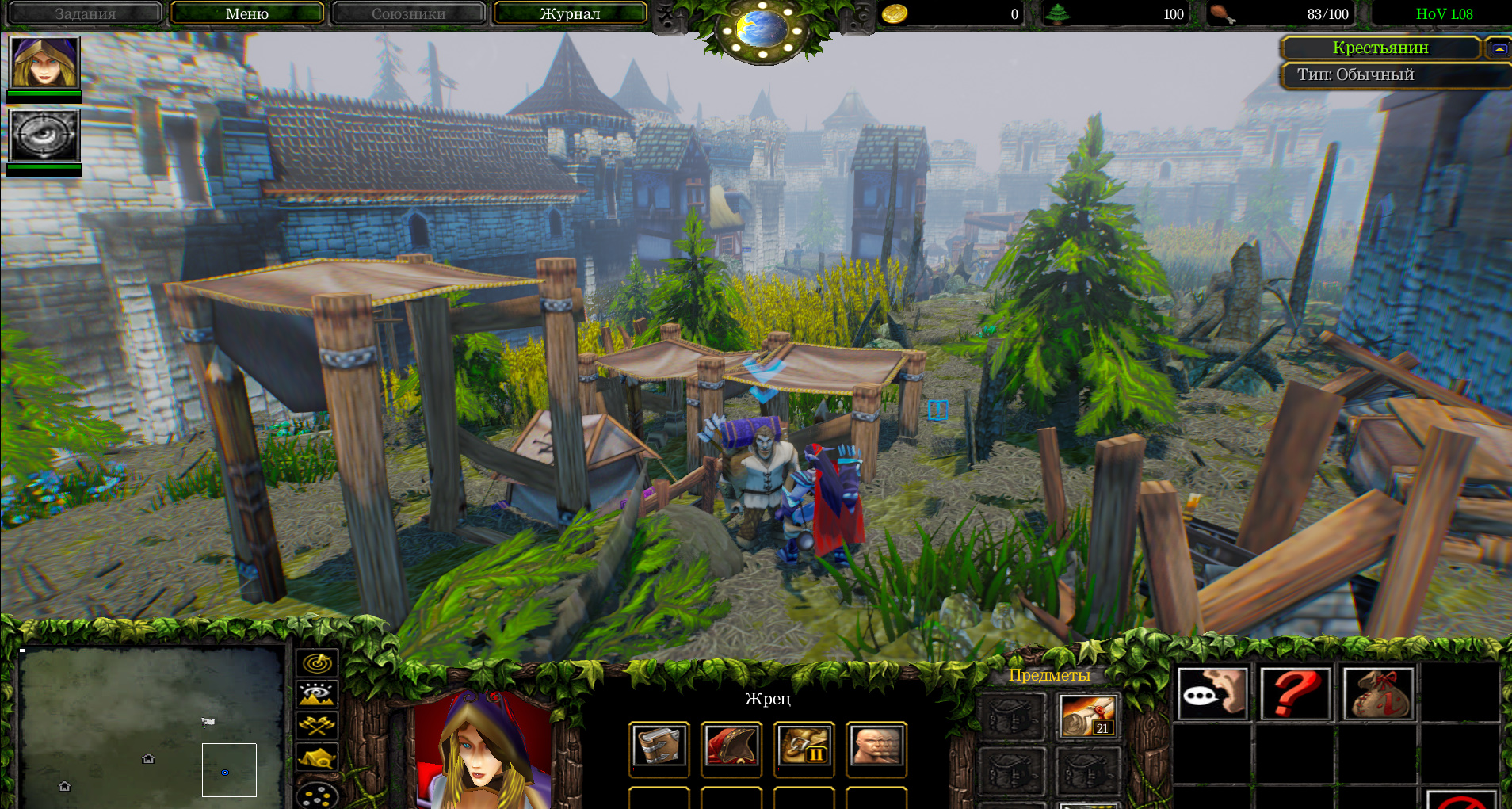
Task: Click the minimap
Action: (151, 725)
